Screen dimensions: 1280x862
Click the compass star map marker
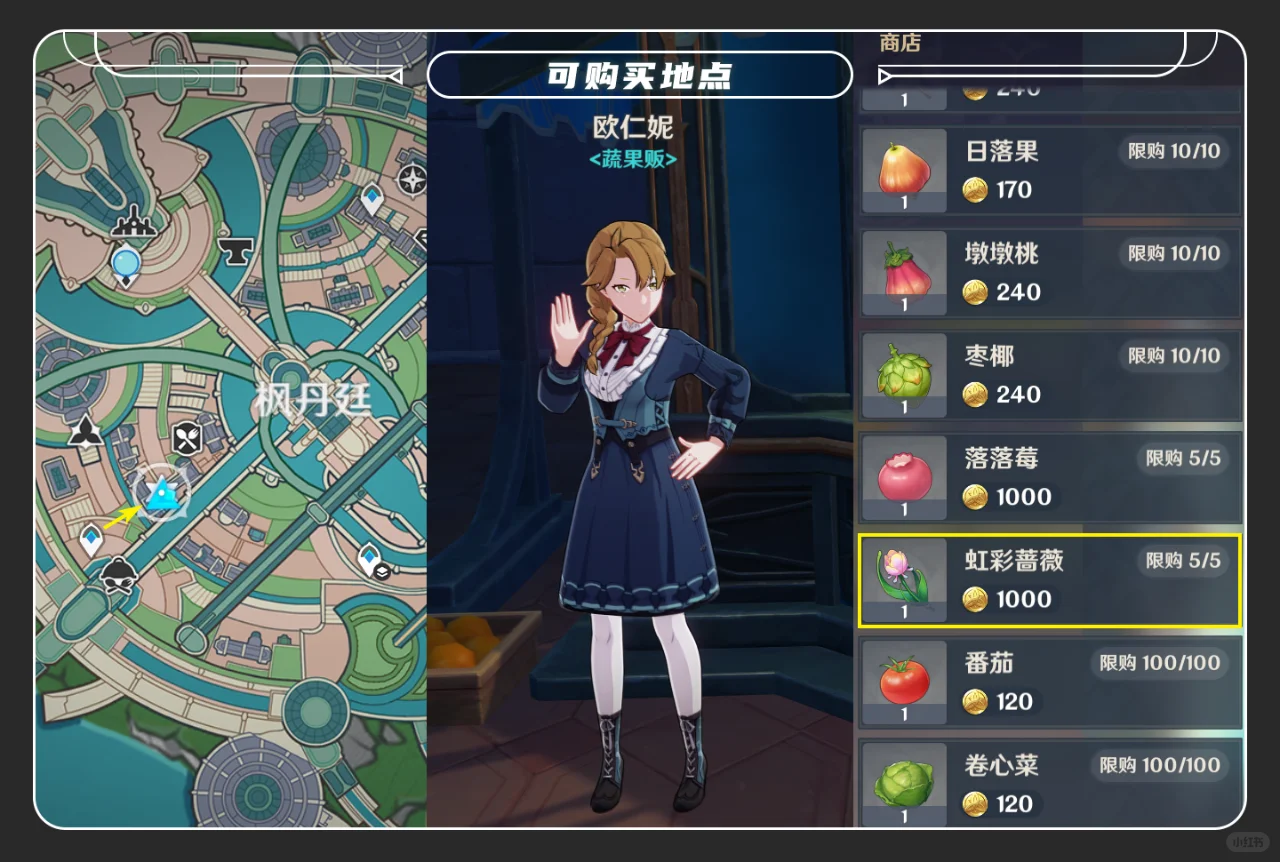[x=412, y=180]
